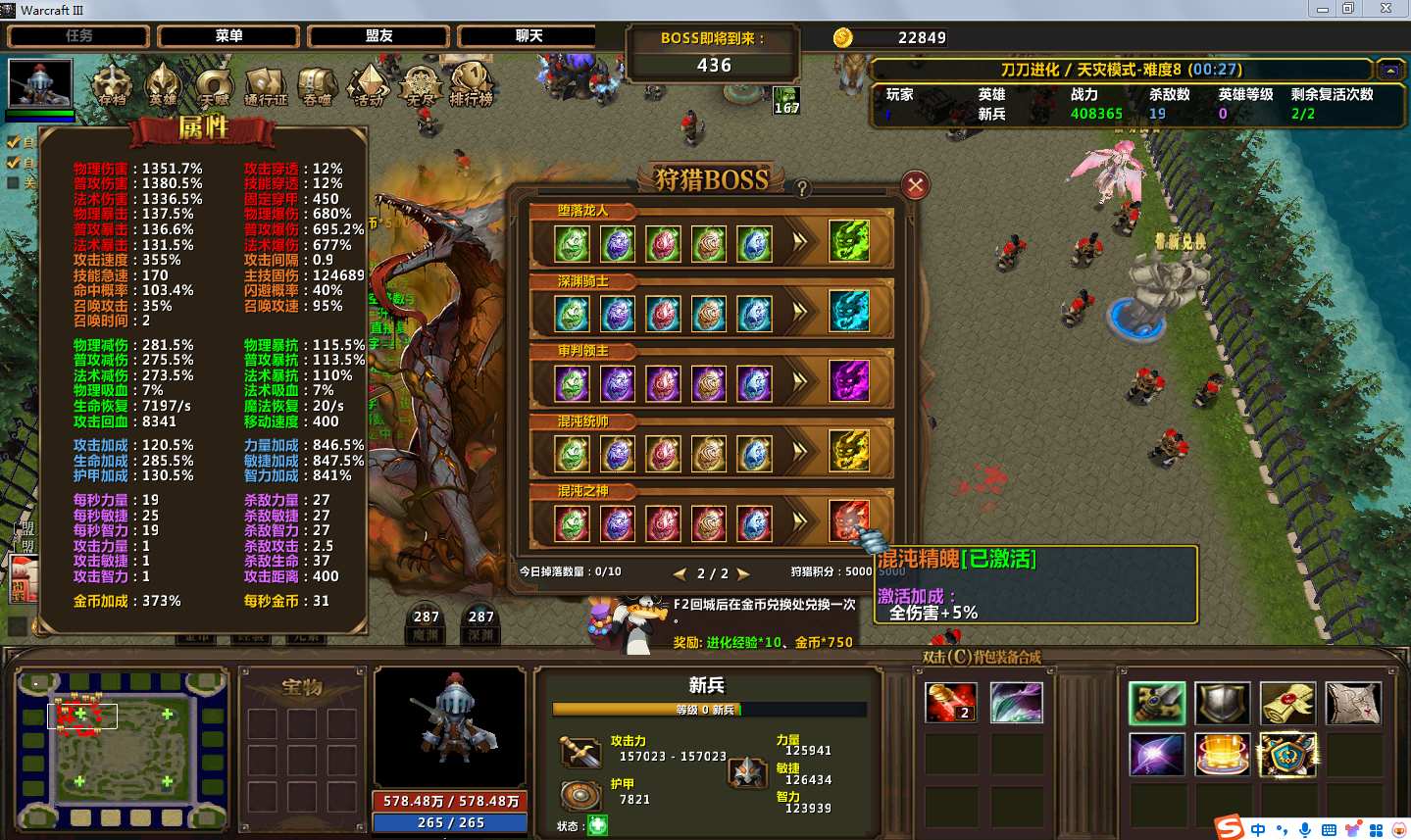Image resolution: width=1411 pixels, height=840 pixels.
Task: Open the 天赋 talent icon
Action: click(x=214, y=85)
